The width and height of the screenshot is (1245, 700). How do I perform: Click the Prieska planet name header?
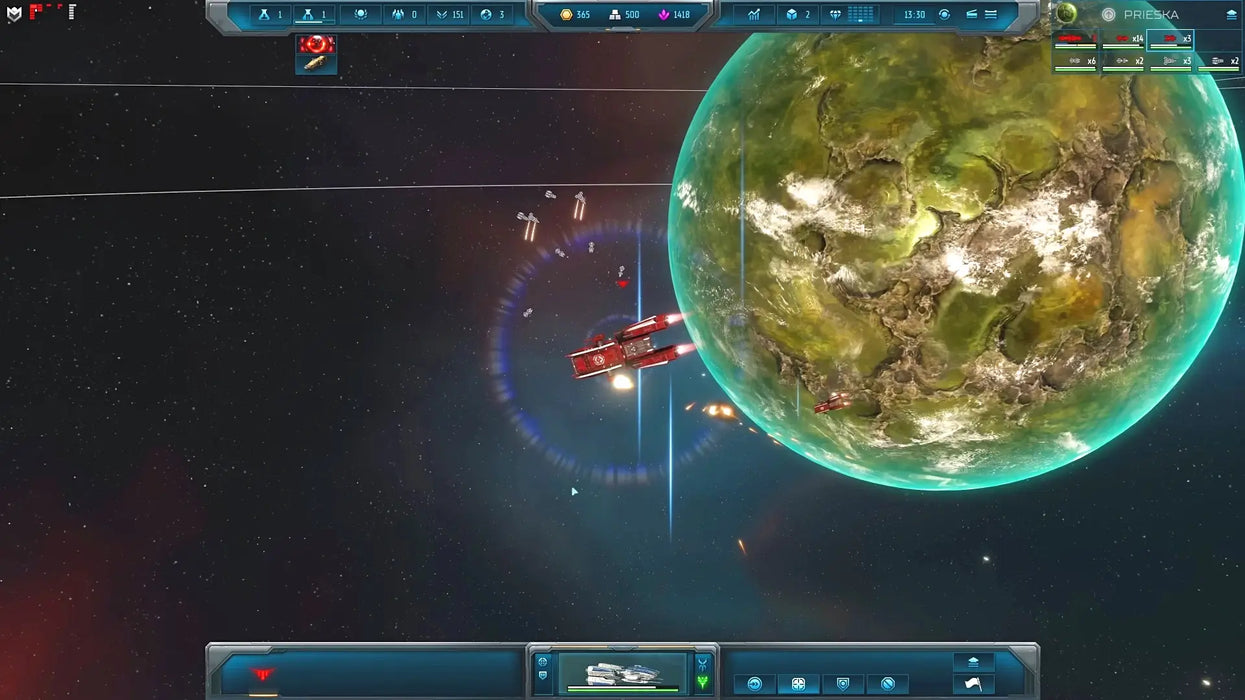(x=1151, y=15)
